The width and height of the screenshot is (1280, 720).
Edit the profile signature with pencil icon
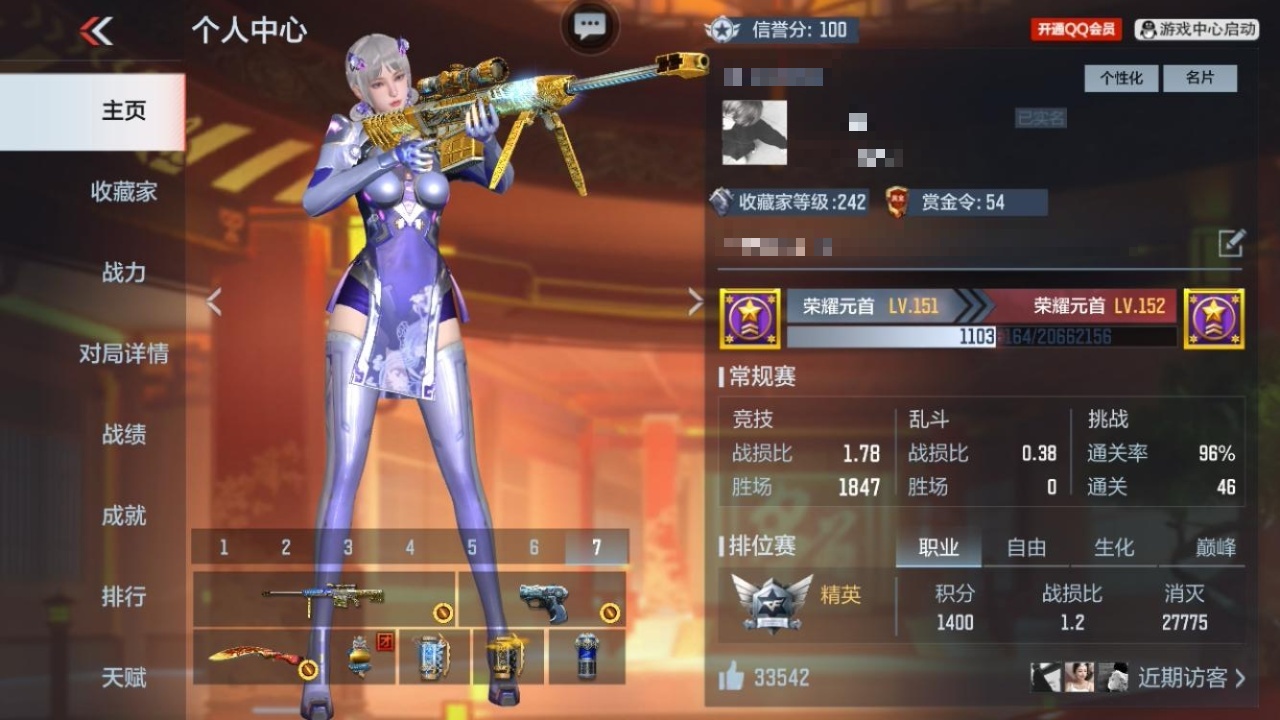(1231, 243)
